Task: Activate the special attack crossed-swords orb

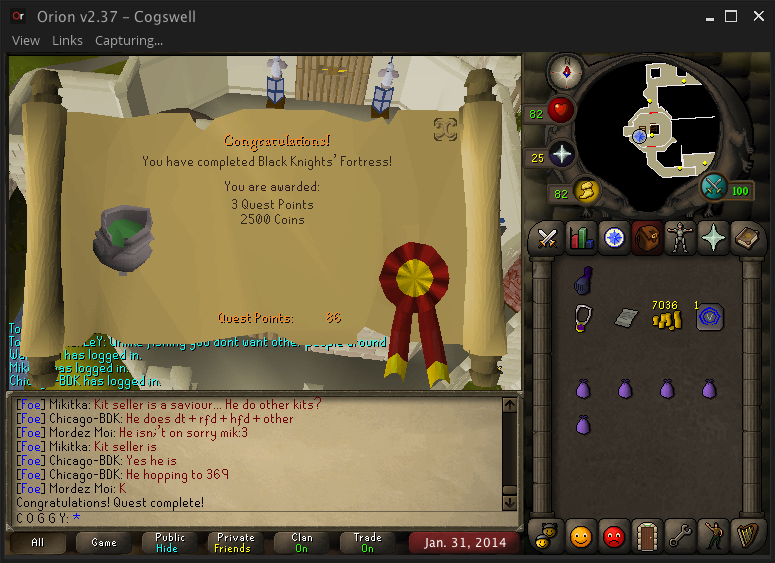Action: pyautogui.click(x=714, y=186)
